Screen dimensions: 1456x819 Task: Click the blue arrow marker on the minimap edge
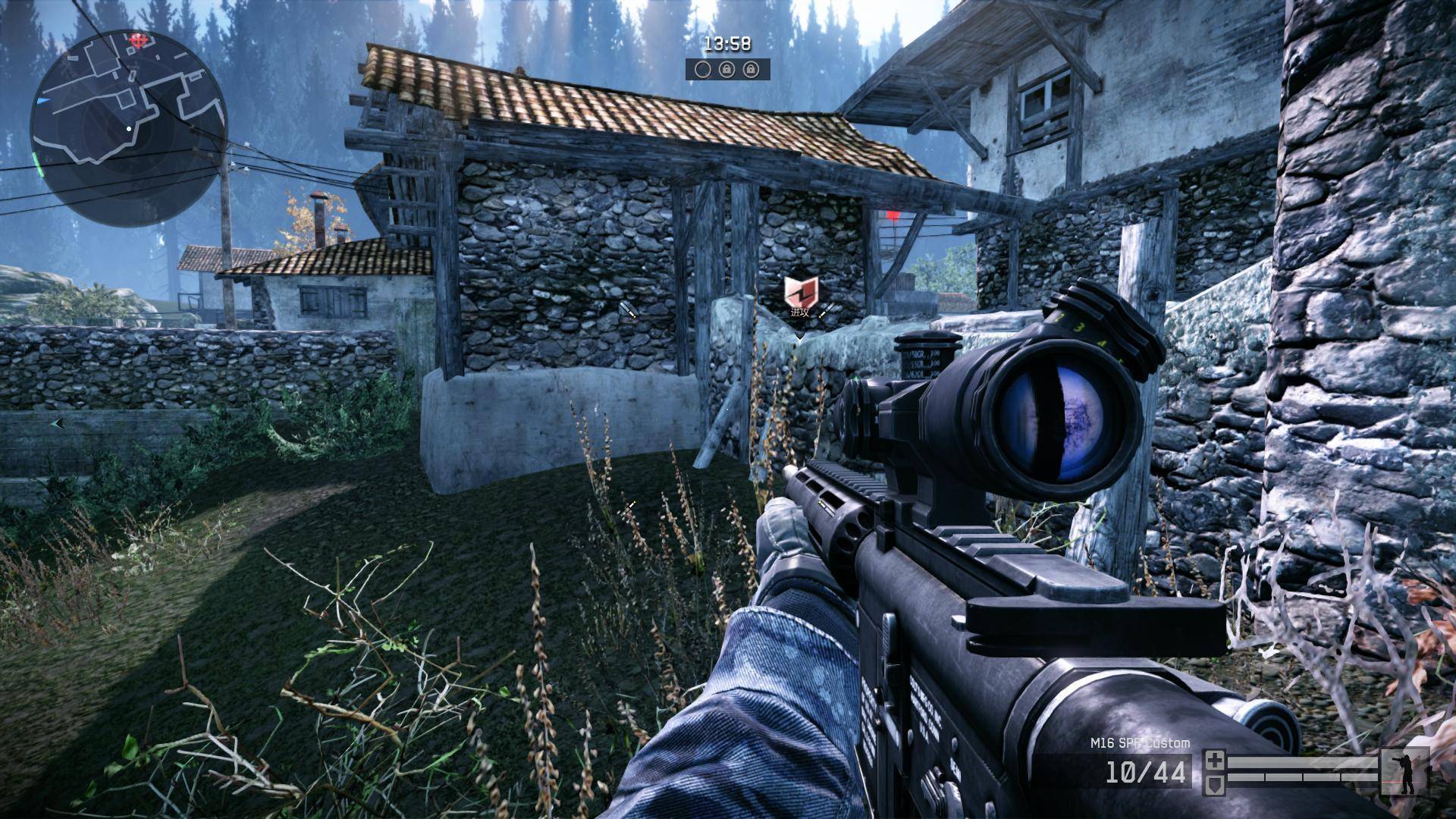pos(45,100)
